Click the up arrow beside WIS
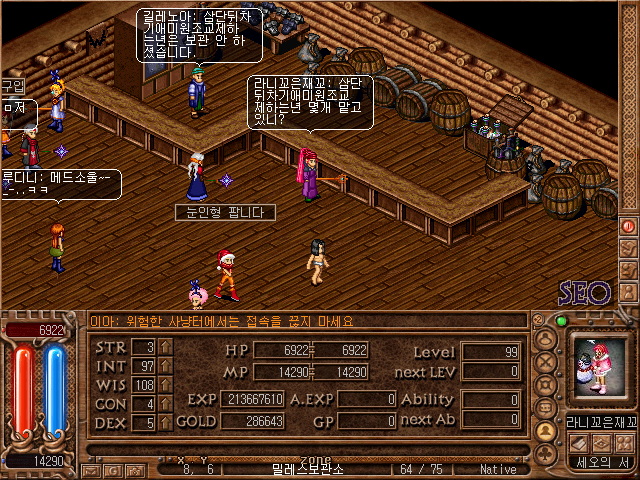640x480 pixels. (x=166, y=385)
